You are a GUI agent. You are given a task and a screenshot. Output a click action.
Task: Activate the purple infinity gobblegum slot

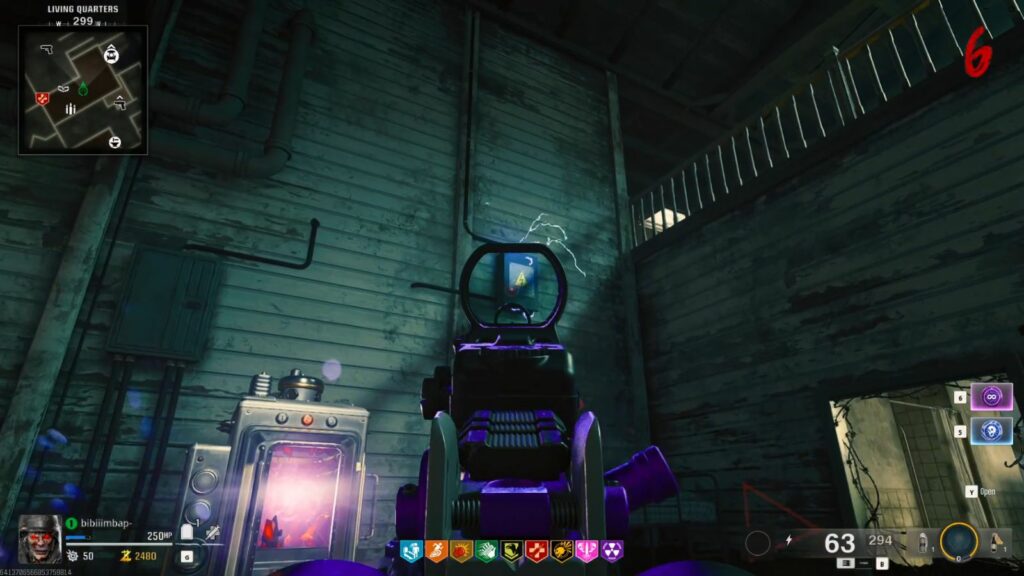(x=991, y=396)
